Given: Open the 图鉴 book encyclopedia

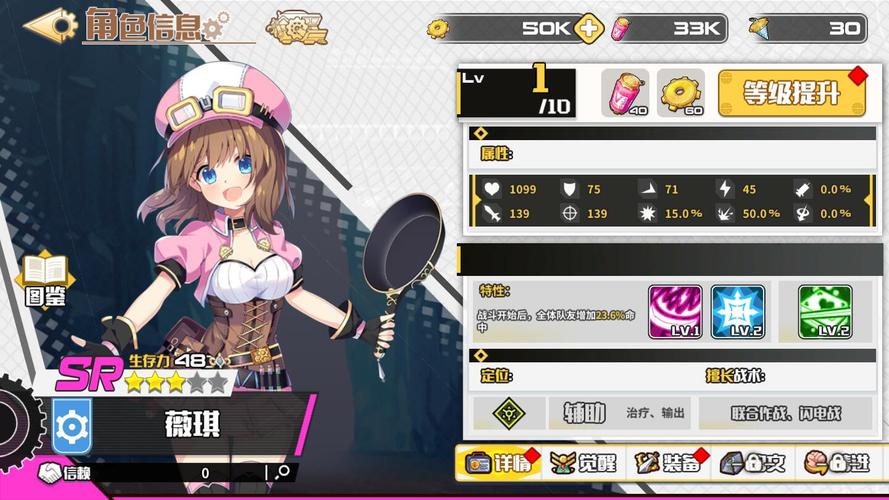Looking at the screenshot, I should (45, 280).
